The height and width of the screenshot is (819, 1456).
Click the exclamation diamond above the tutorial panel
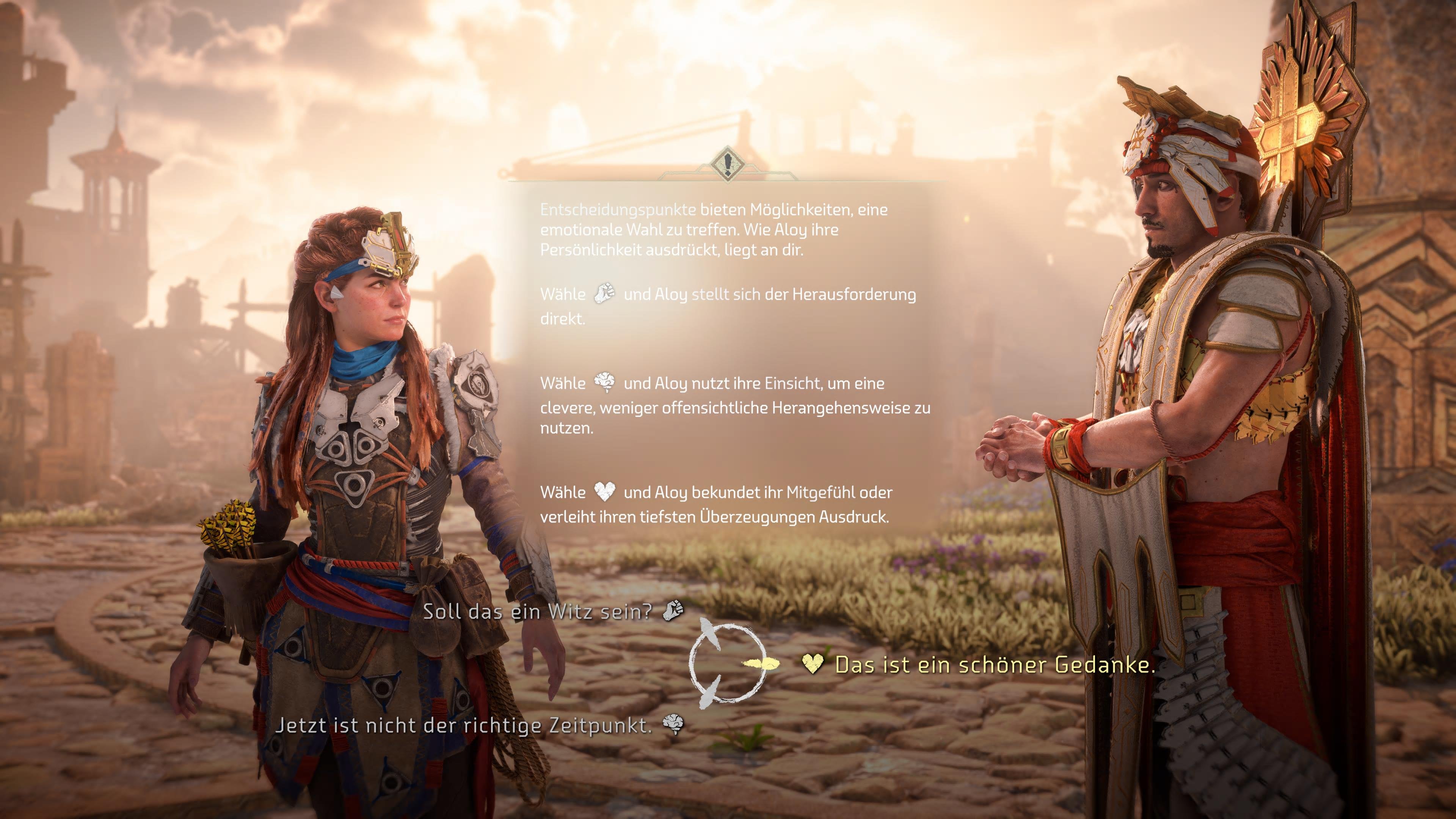728,164
